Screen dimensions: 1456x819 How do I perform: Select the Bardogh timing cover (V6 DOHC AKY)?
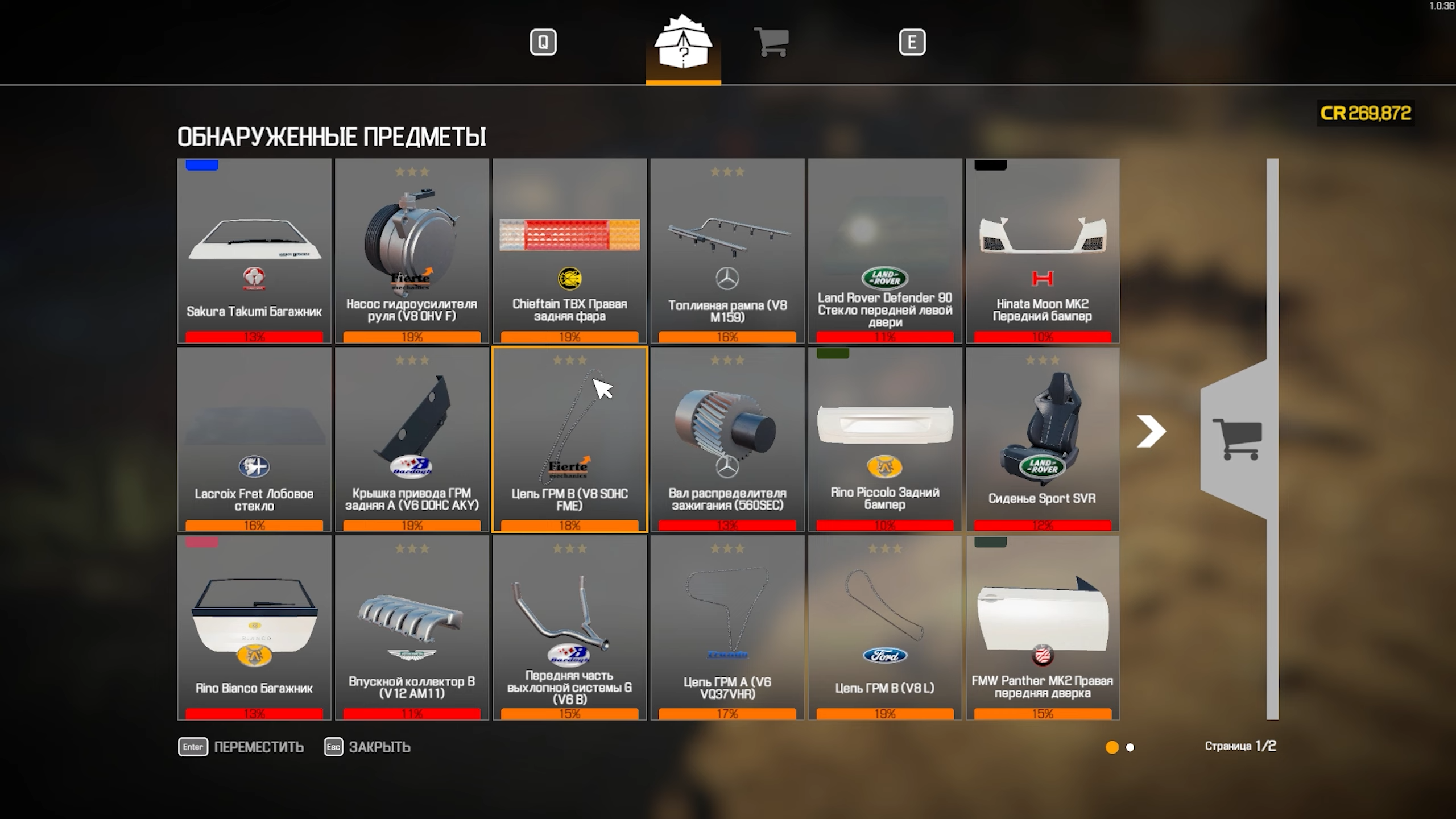pyautogui.click(x=412, y=439)
